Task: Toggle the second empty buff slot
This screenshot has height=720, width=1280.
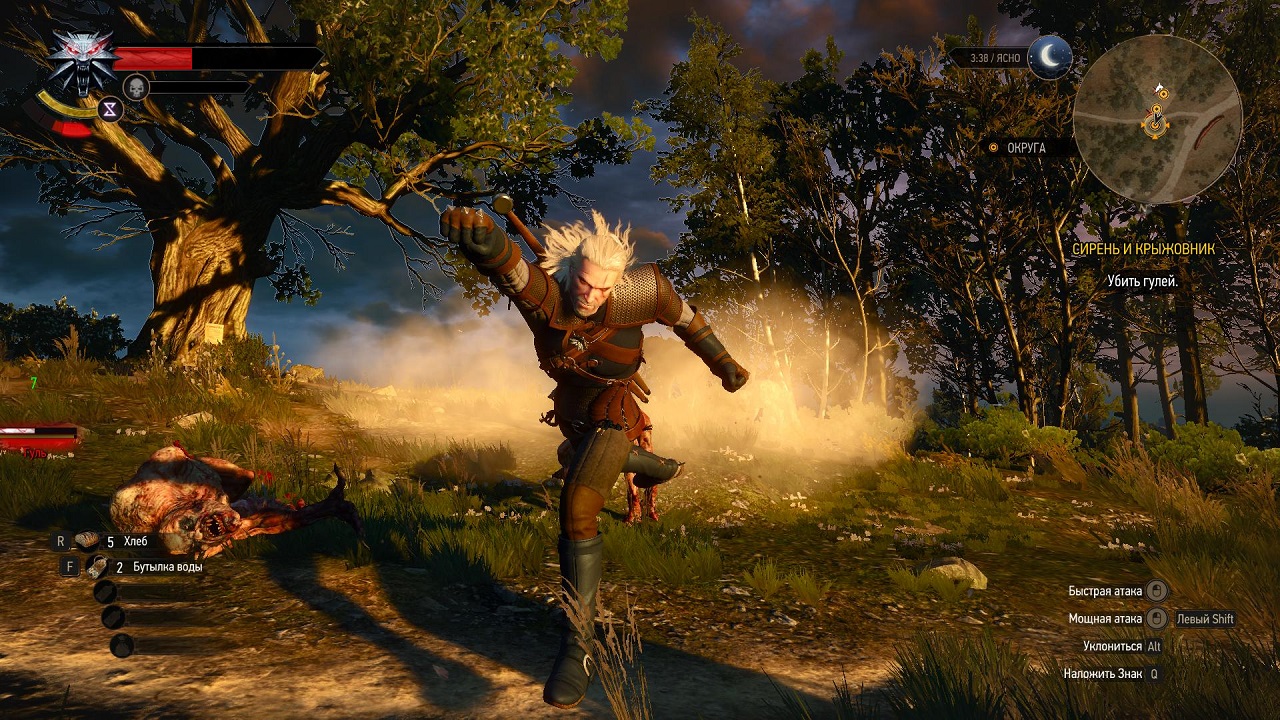Action: click(x=112, y=618)
